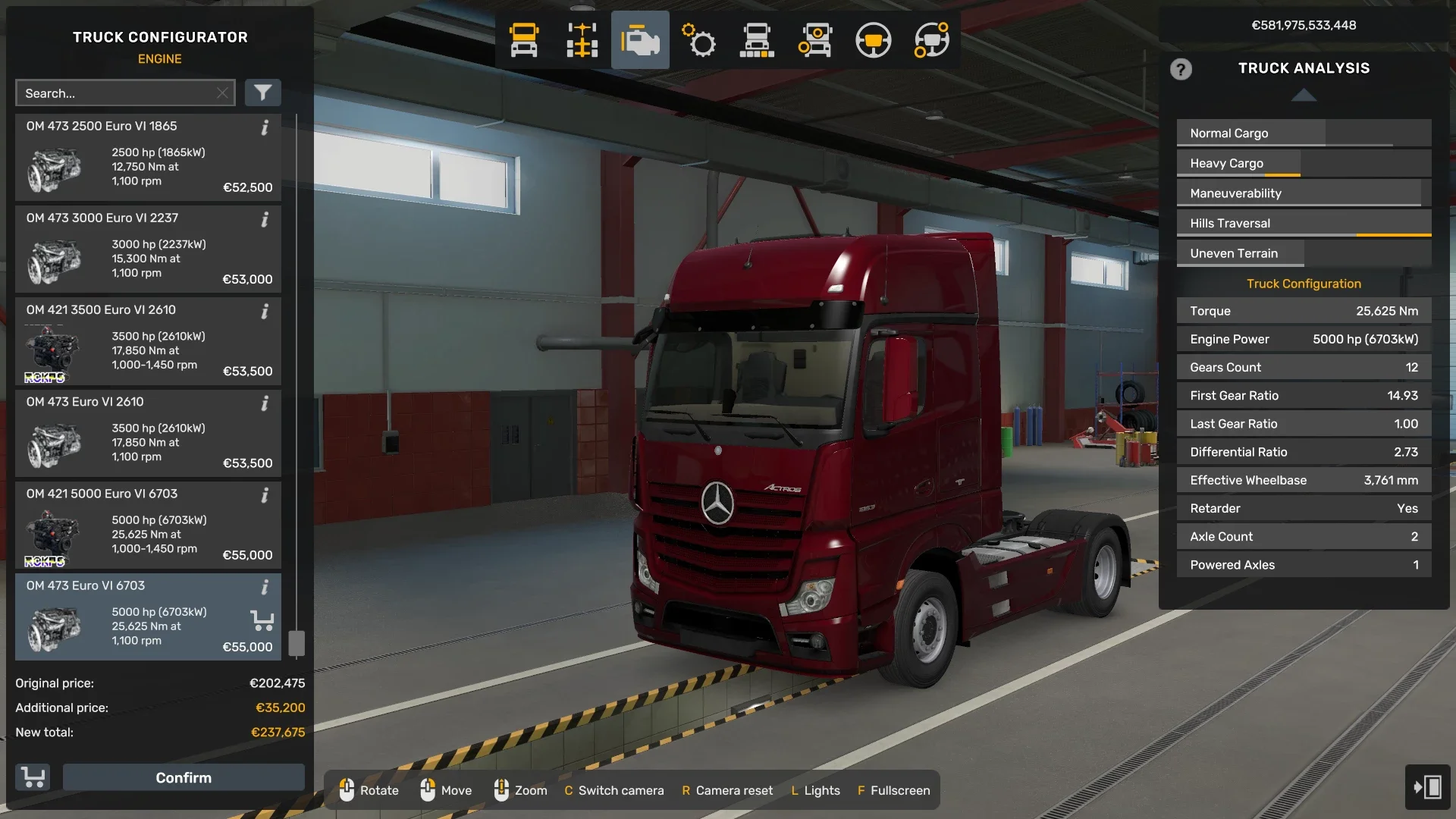This screenshot has height=819, width=1456.
Task: Select the OM 421 5000 Euro VI 6703 engine
Action: pos(148,525)
